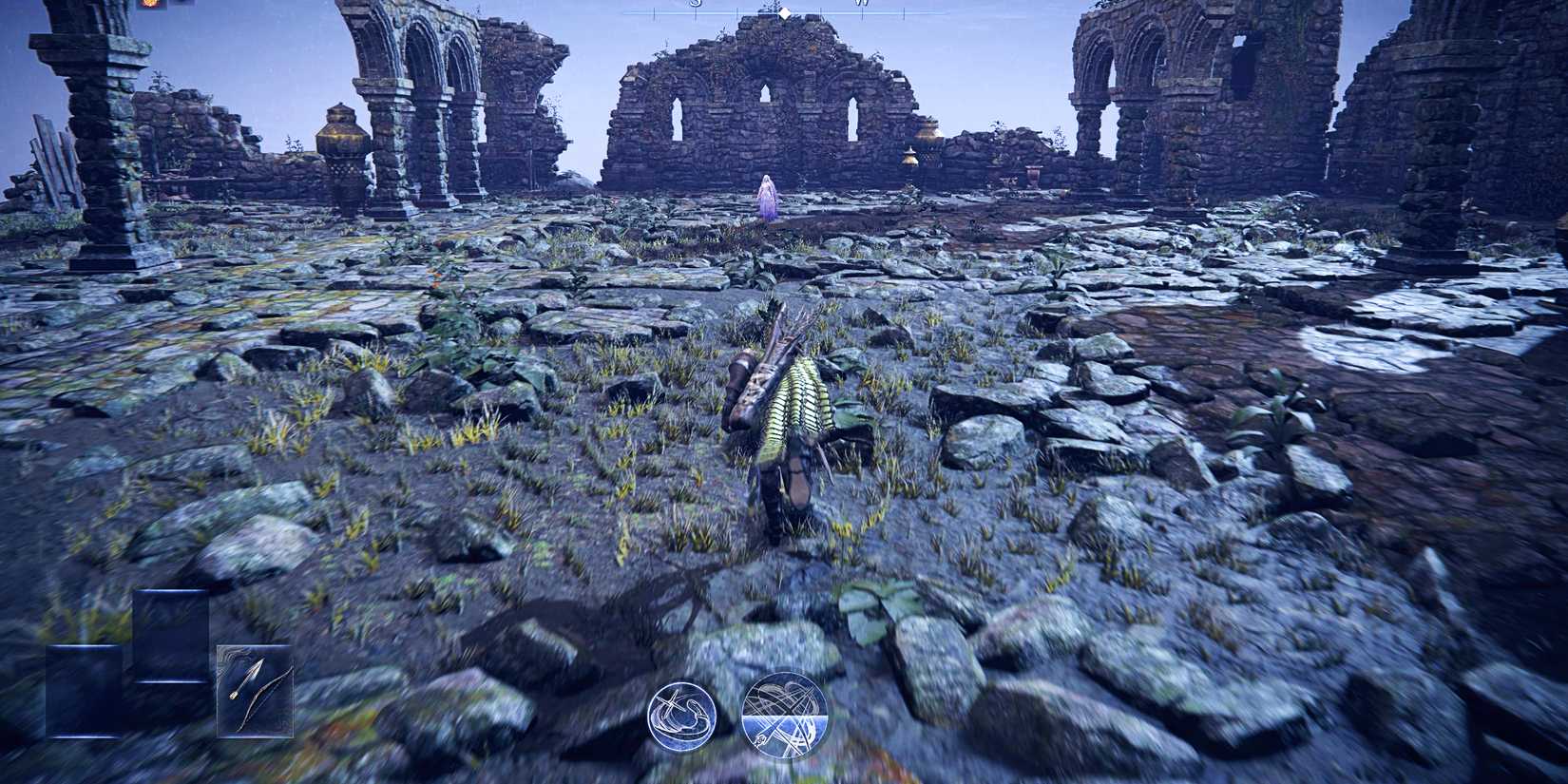Image resolution: width=1568 pixels, height=784 pixels.
Task: Click the upper armament equipment slot
Action: click(169, 635)
